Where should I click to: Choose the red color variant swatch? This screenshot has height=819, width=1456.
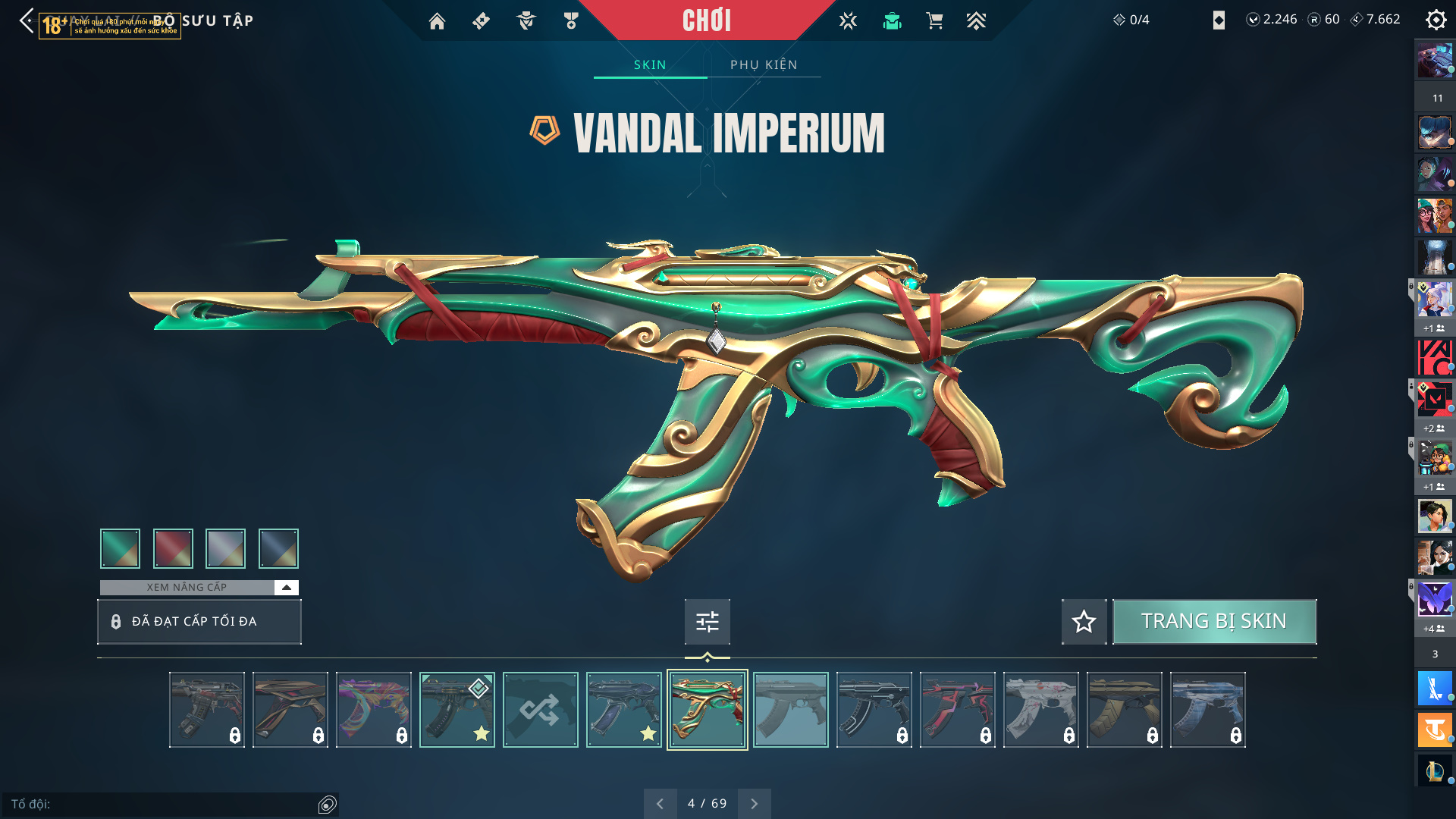click(x=173, y=548)
